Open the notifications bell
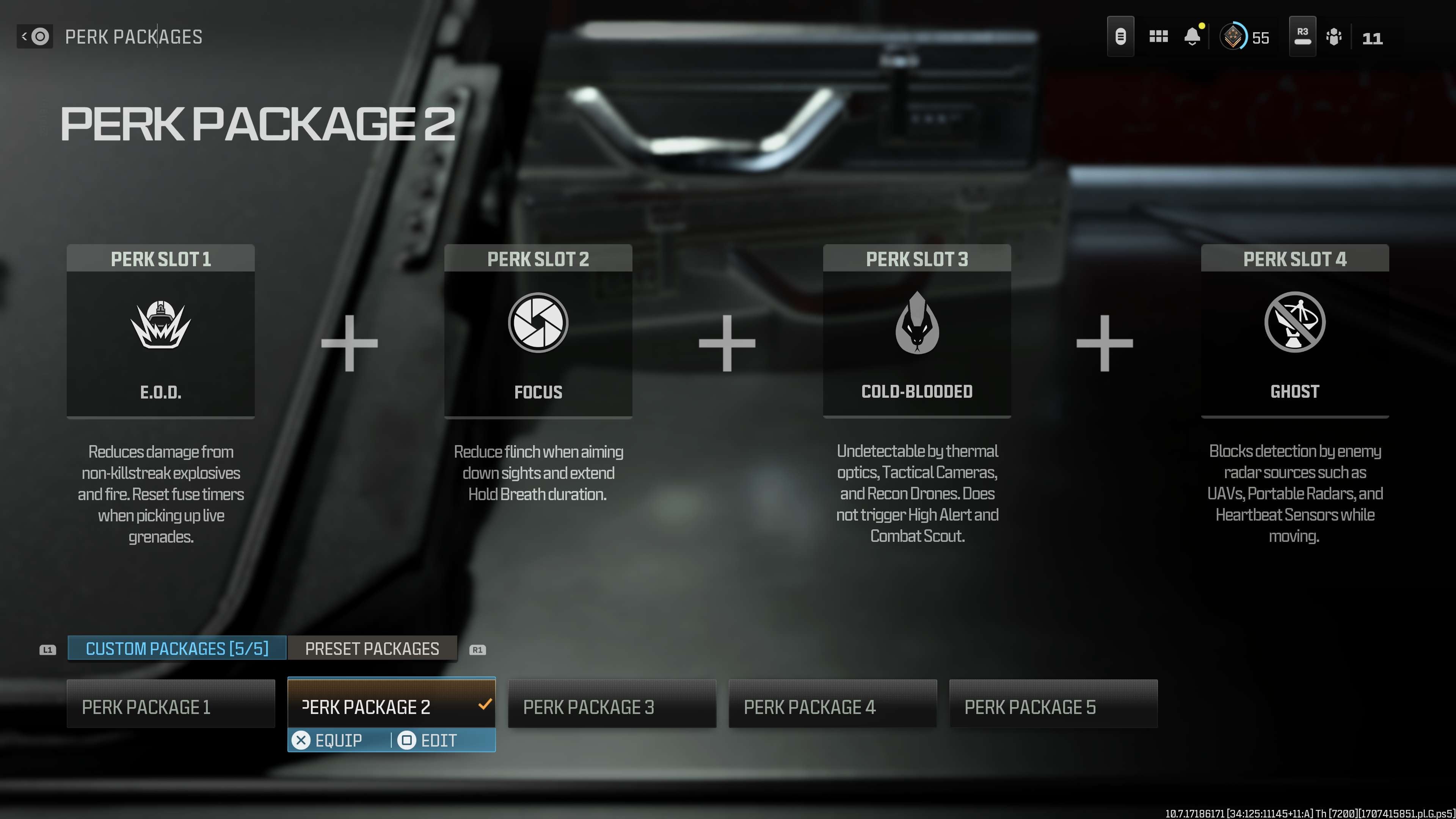 pyautogui.click(x=1192, y=37)
